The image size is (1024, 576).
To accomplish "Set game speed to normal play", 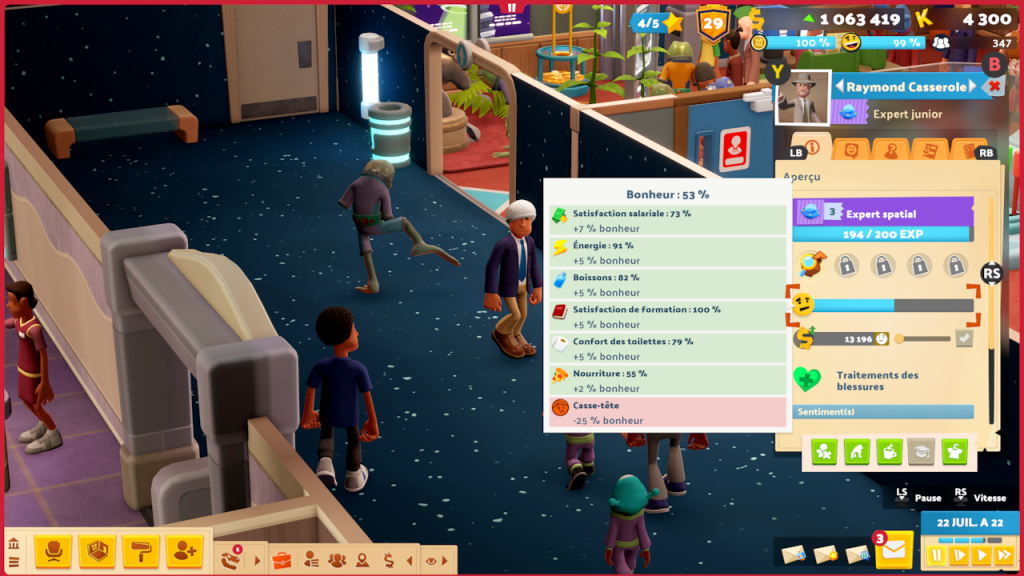I will point(982,555).
